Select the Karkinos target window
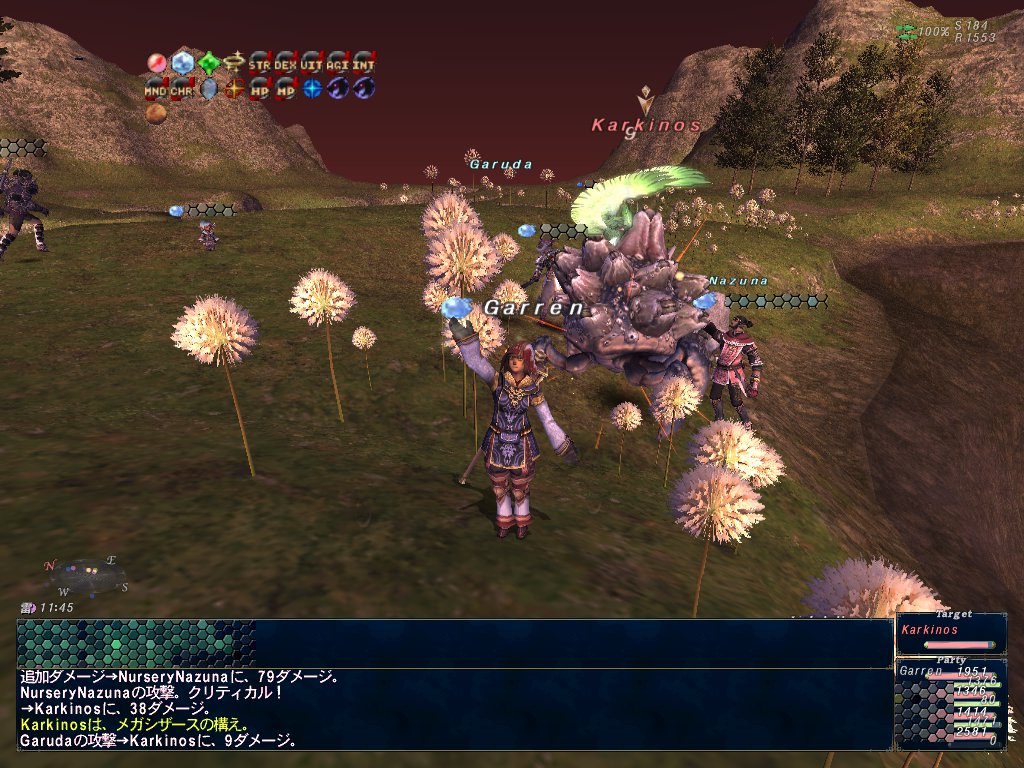 coord(950,634)
